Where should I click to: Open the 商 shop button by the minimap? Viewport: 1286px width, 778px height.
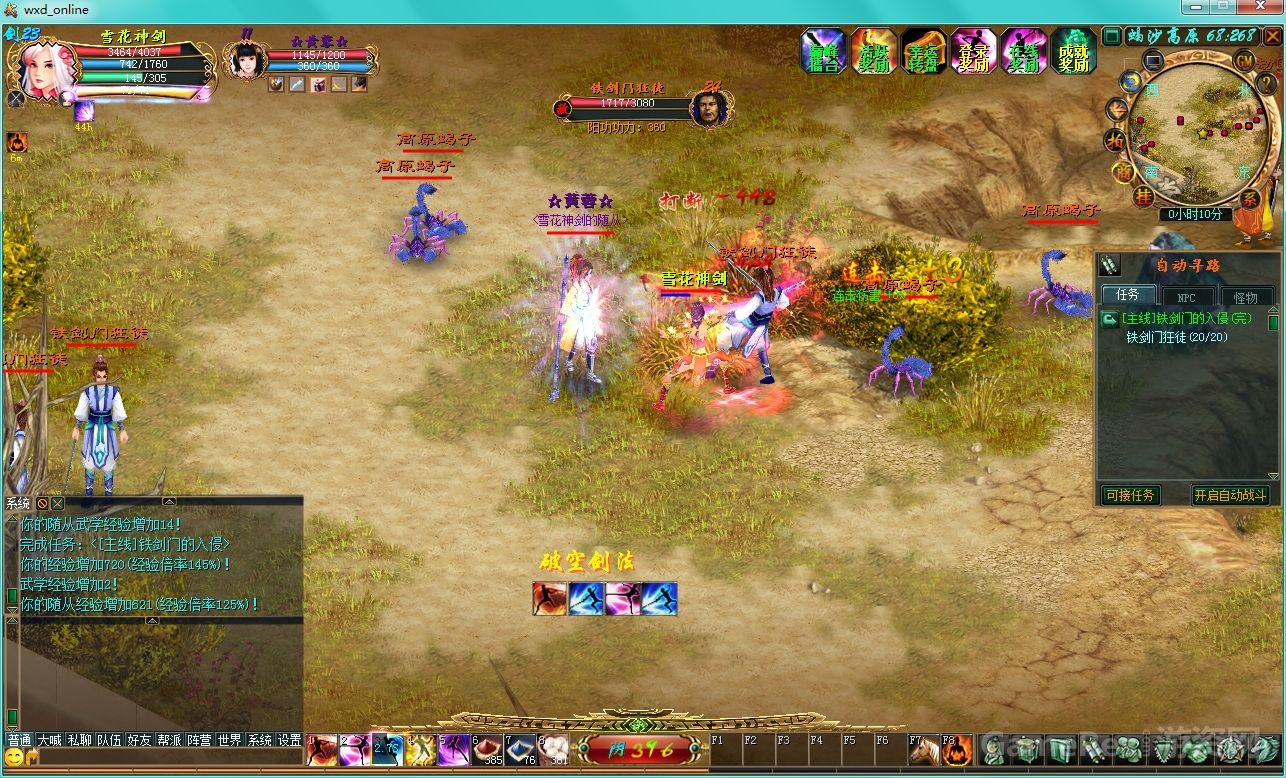click(1122, 171)
